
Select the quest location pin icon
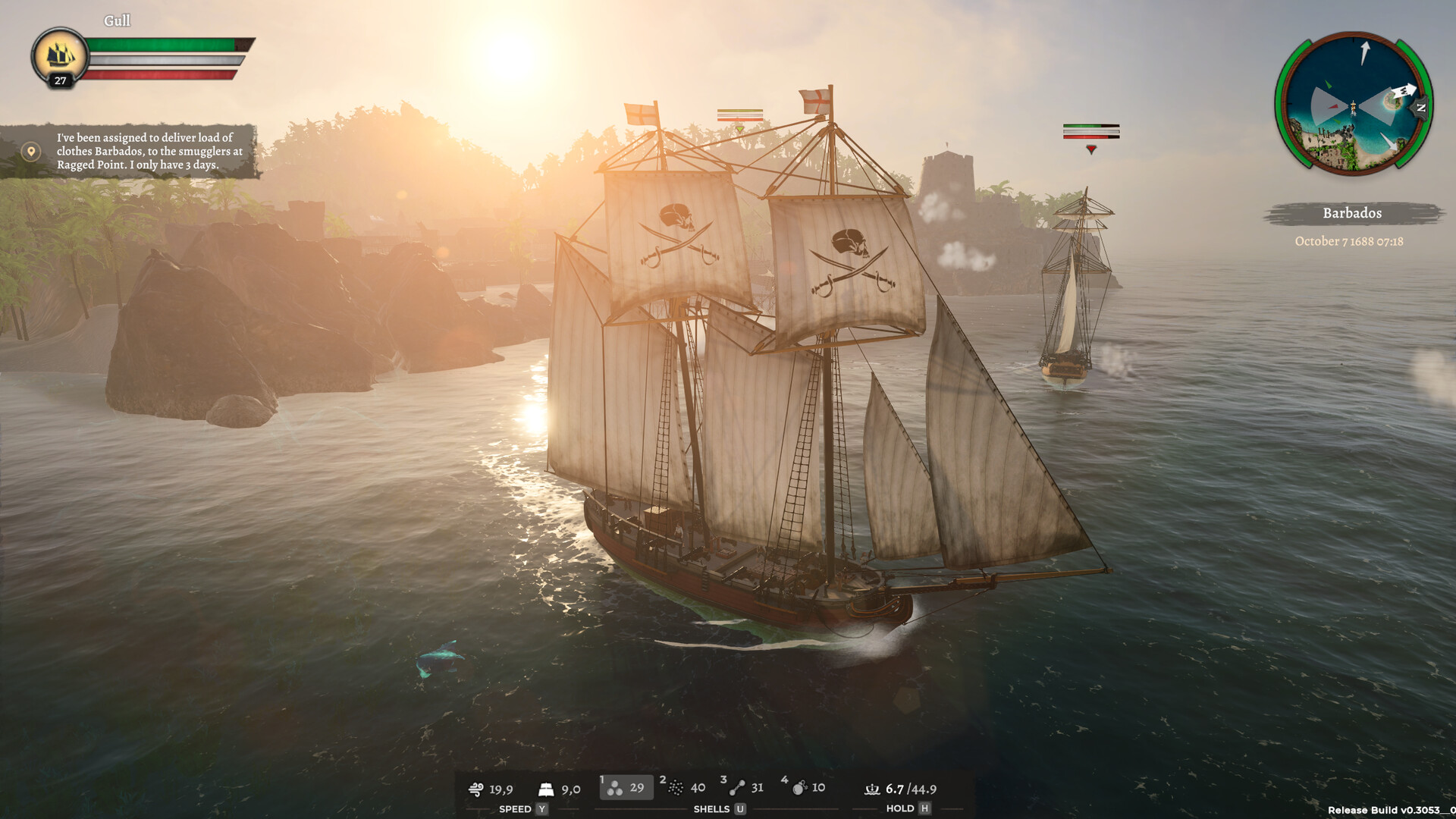click(31, 152)
